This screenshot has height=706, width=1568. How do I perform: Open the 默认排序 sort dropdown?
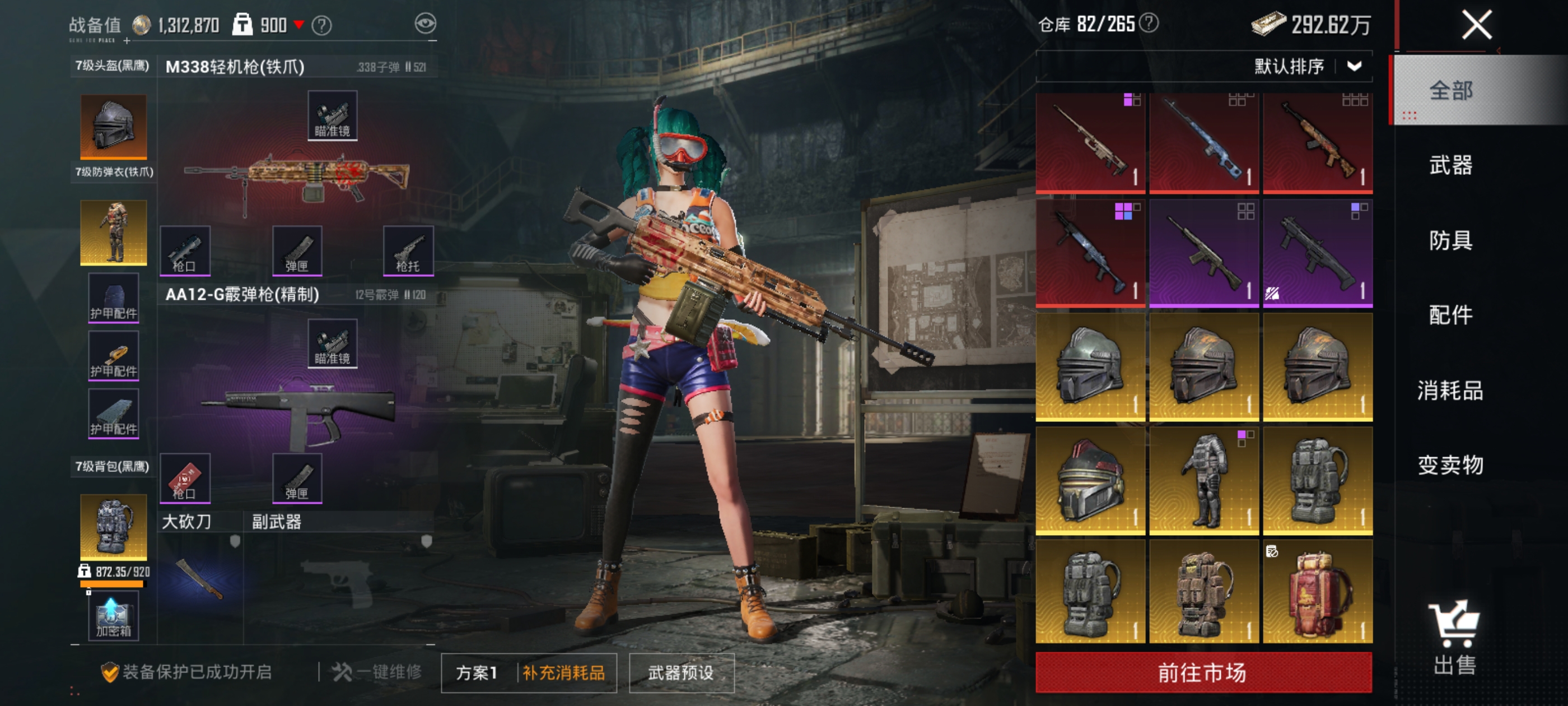click(x=1306, y=66)
